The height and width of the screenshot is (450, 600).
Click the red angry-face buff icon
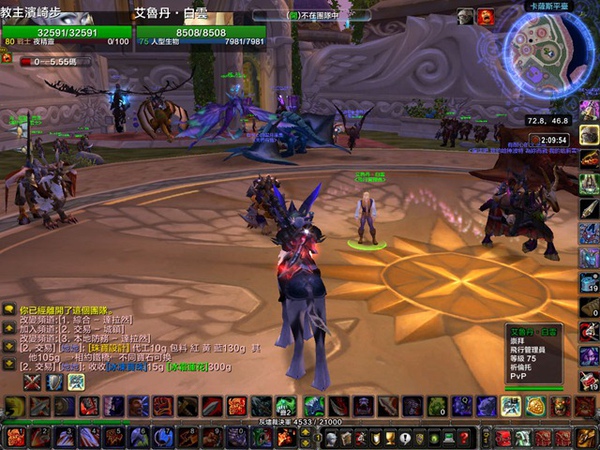[485, 16]
